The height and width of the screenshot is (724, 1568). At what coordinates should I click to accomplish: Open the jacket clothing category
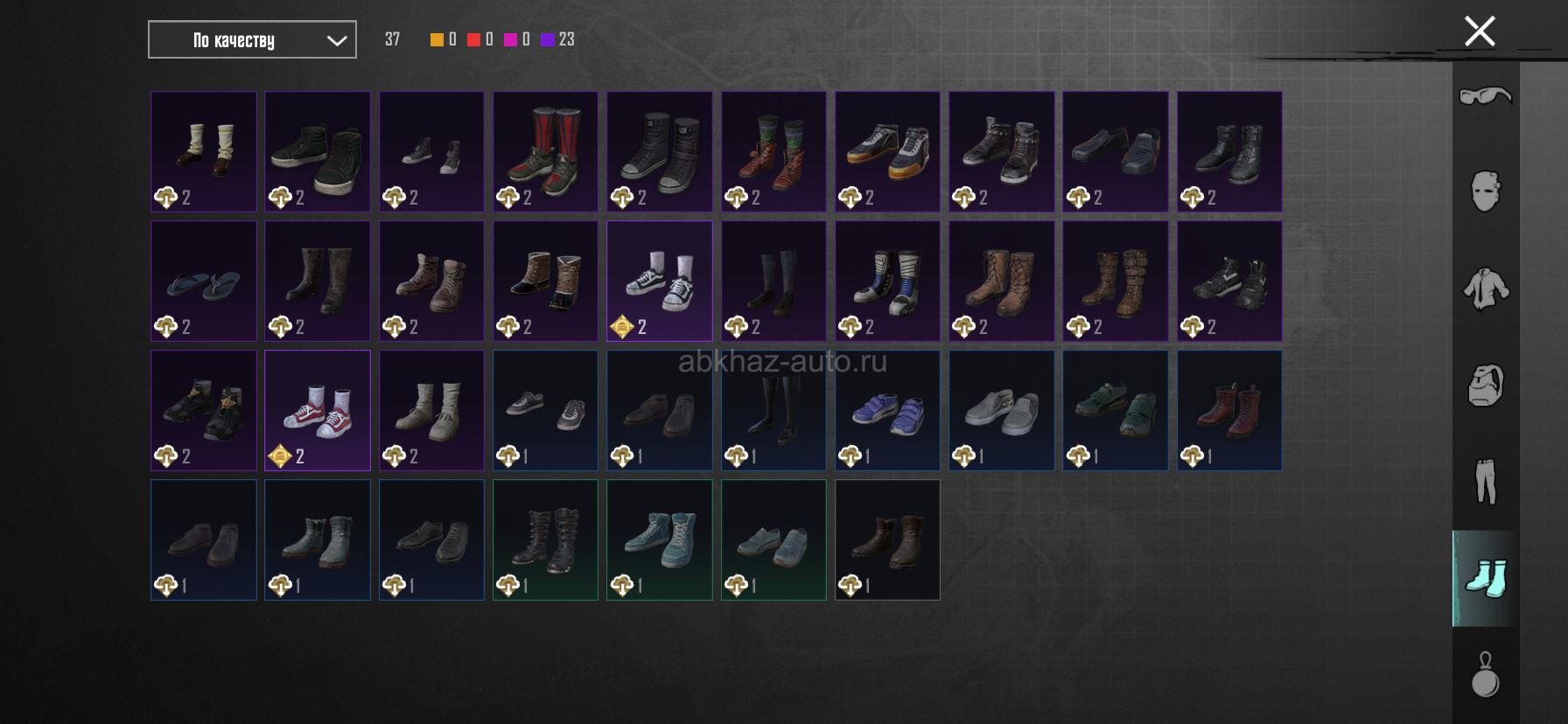[1485, 288]
